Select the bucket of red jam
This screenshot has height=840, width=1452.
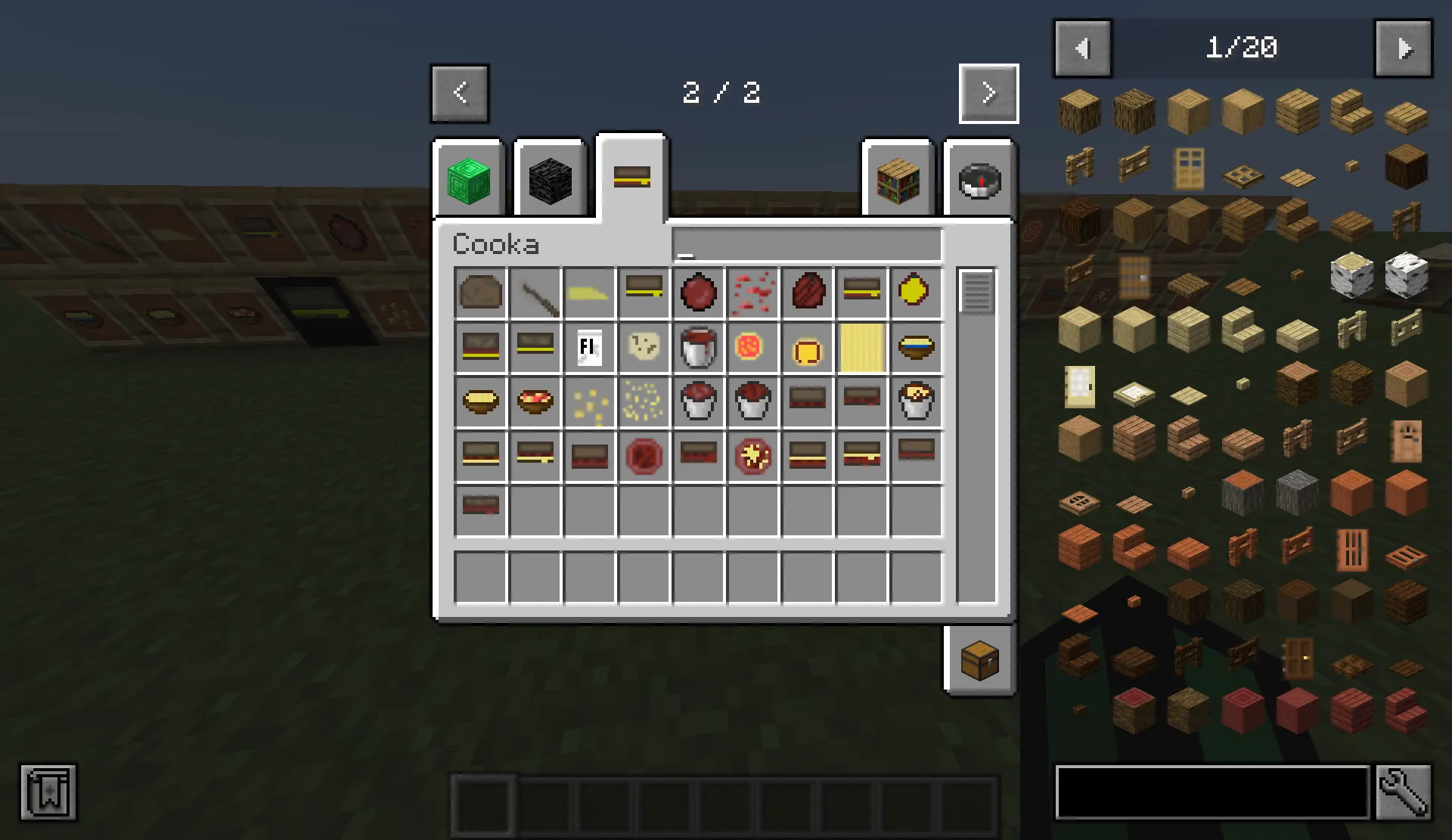point(698,402)
